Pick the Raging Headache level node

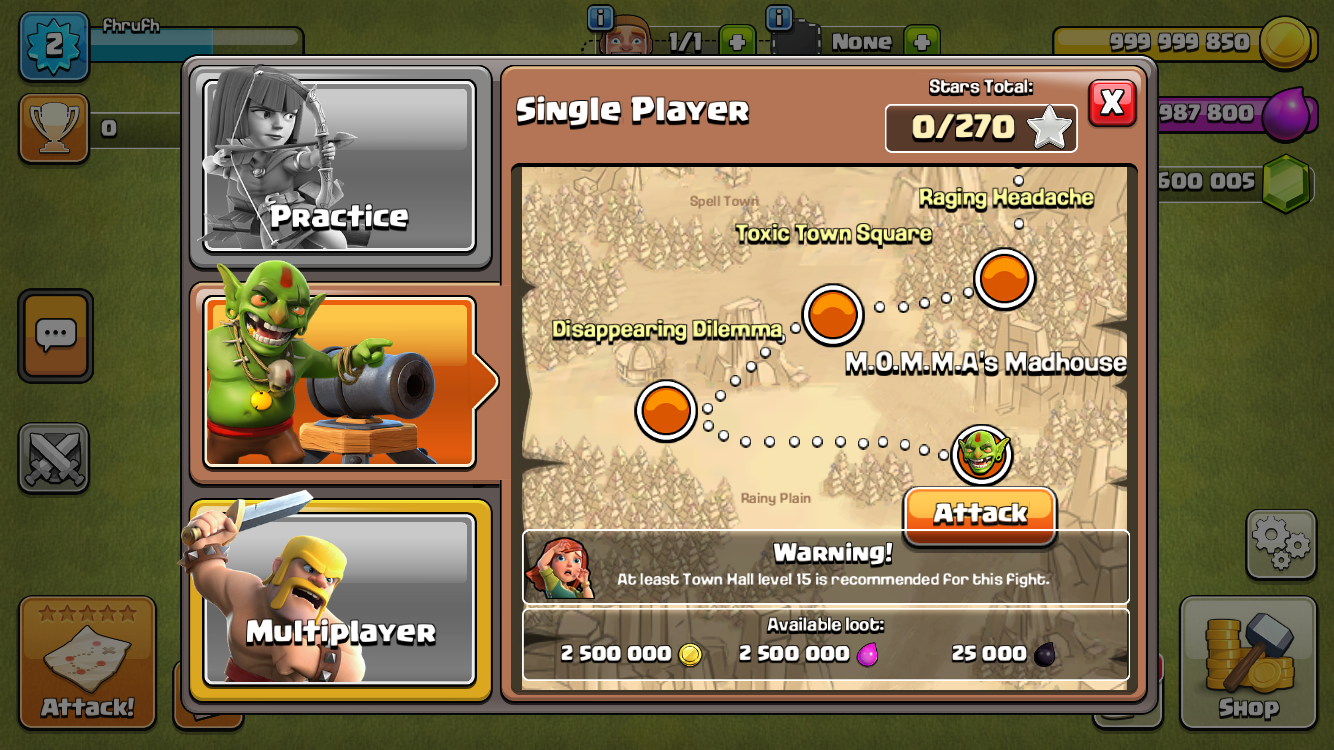[1003, 278]
